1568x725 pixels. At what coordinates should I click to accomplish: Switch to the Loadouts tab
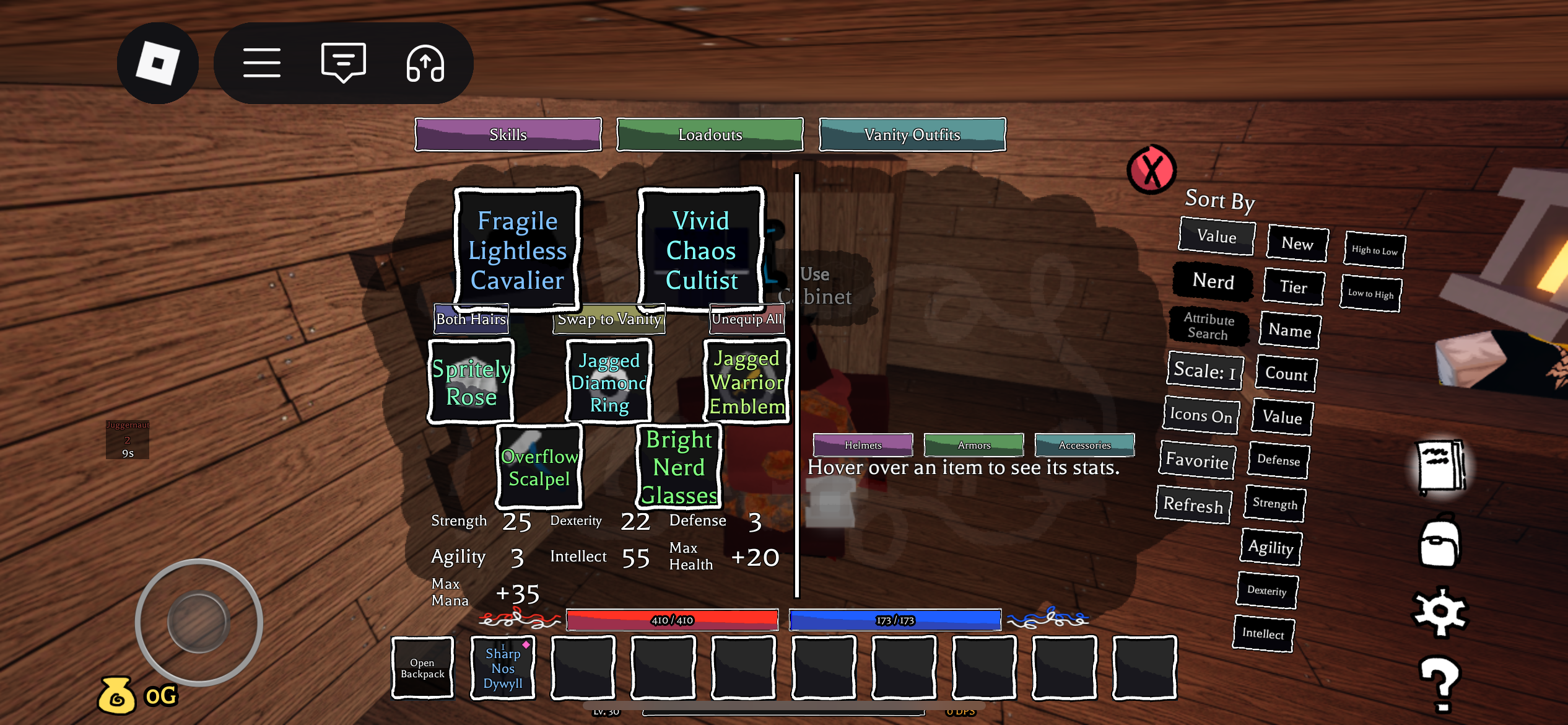tap(710, 134)
